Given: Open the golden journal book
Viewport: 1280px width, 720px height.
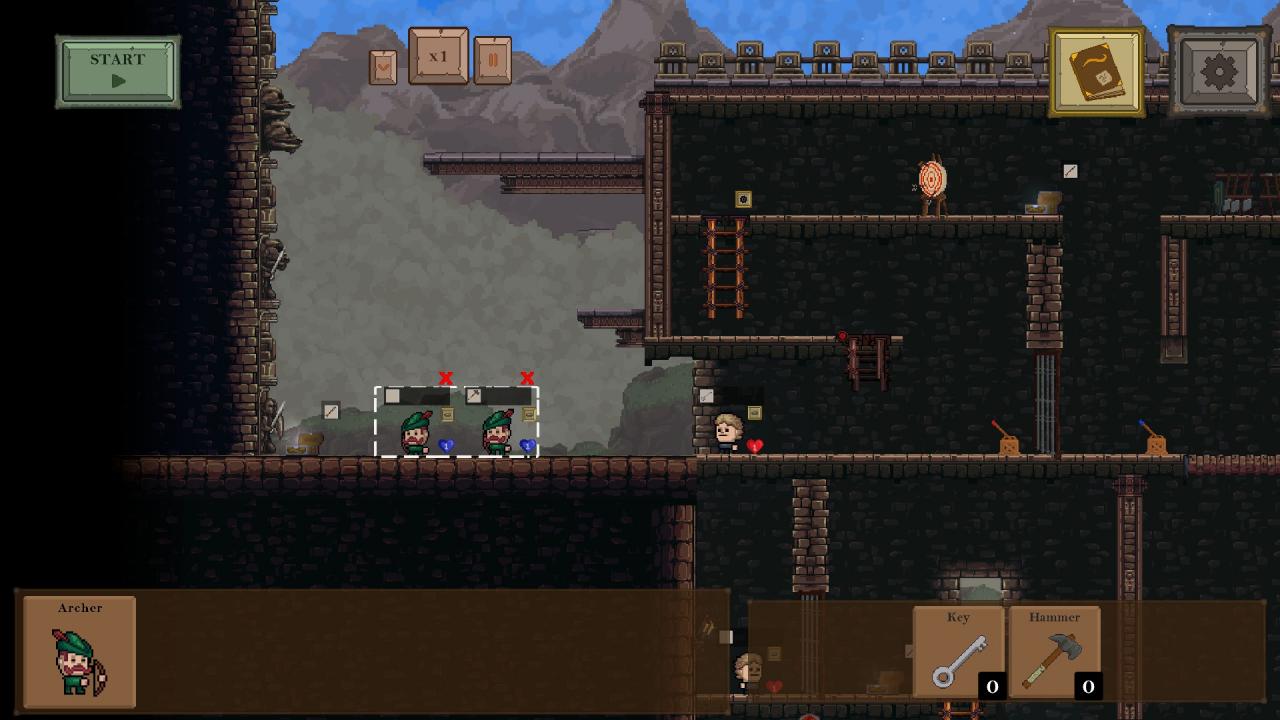Looking at the screenshot, I should coord(1097,72).
